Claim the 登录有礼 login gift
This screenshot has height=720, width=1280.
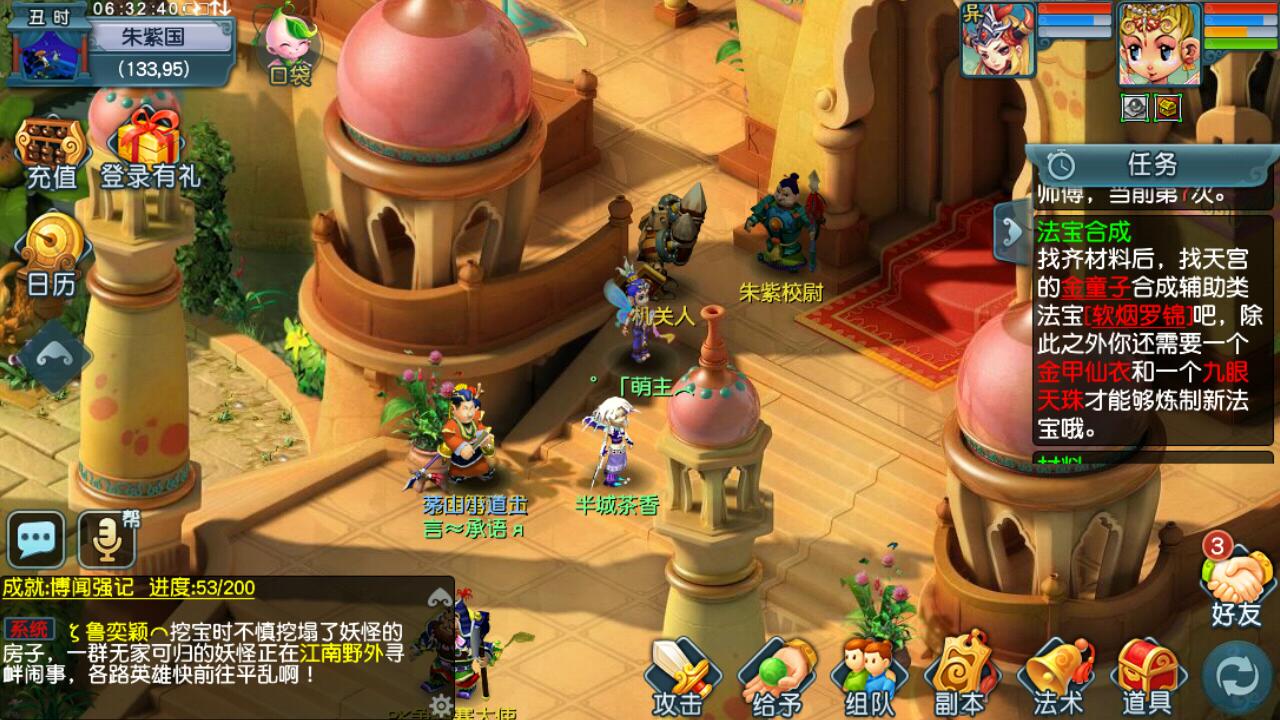pyautogui.click(x=149, y=150)
